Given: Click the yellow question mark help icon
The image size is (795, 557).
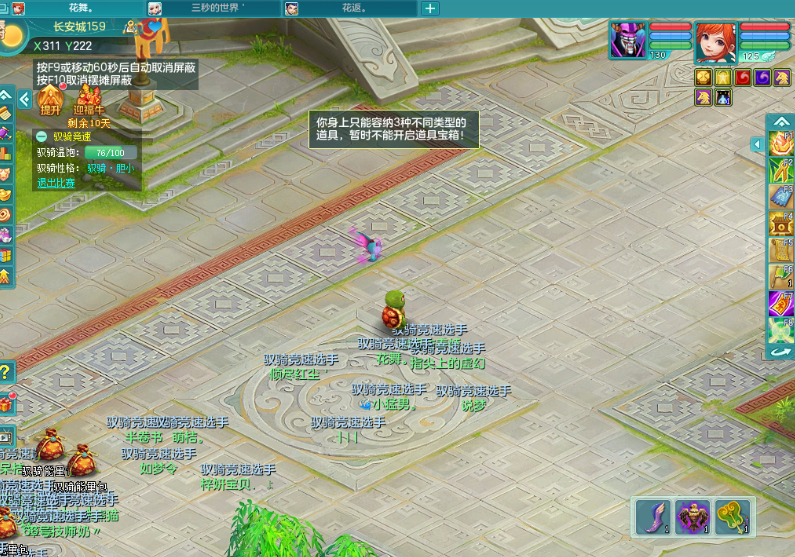Looking at the screenshot, I should [x=6, y=372].
